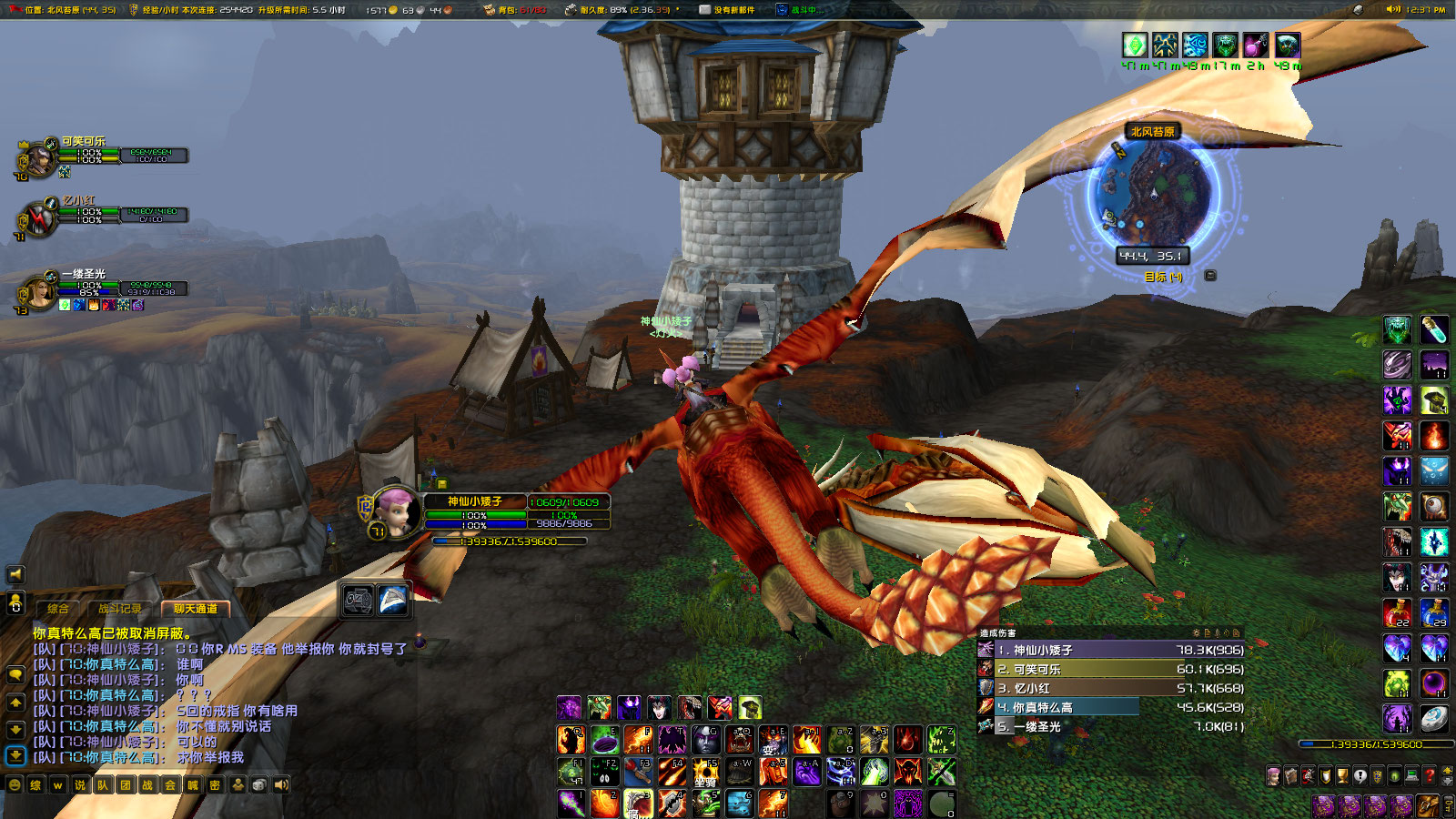Toggle the emote smiley icon on chat bar
This screenshot has height=819, width=1456.
point(15,784)
